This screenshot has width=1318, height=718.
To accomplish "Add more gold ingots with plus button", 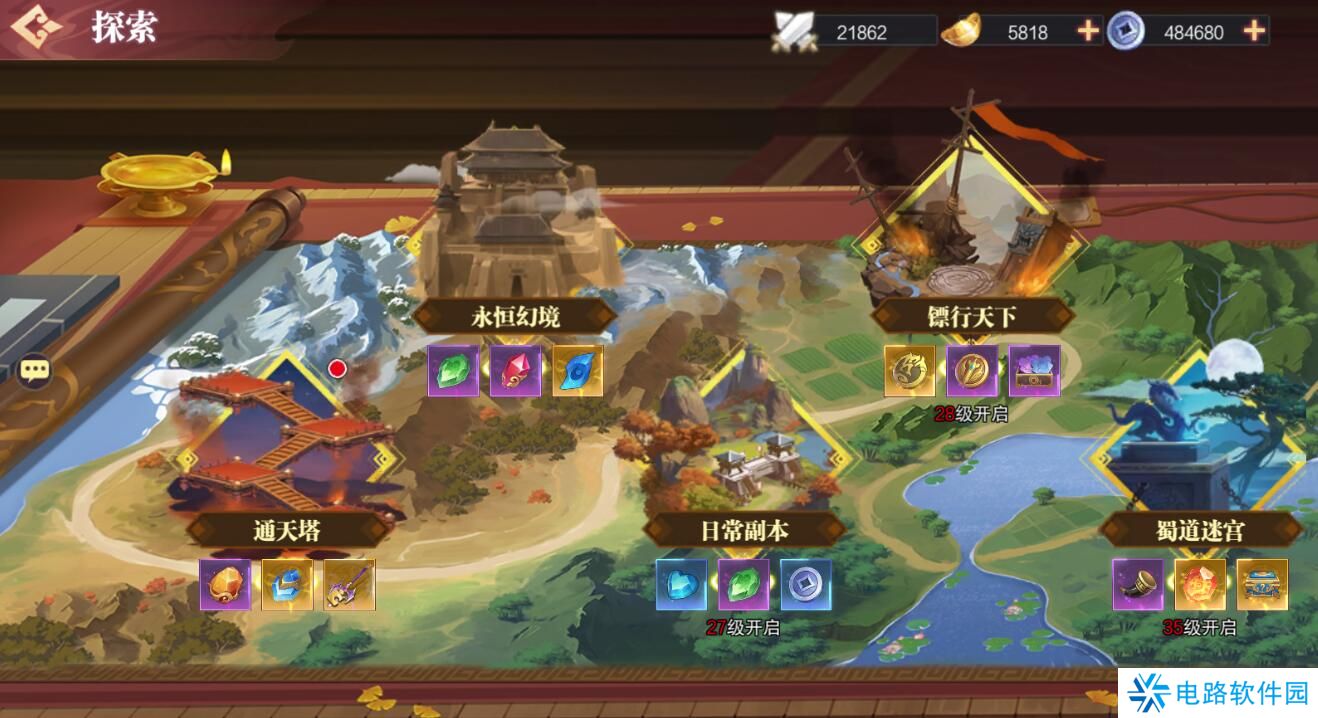I will coord(1088,31).
